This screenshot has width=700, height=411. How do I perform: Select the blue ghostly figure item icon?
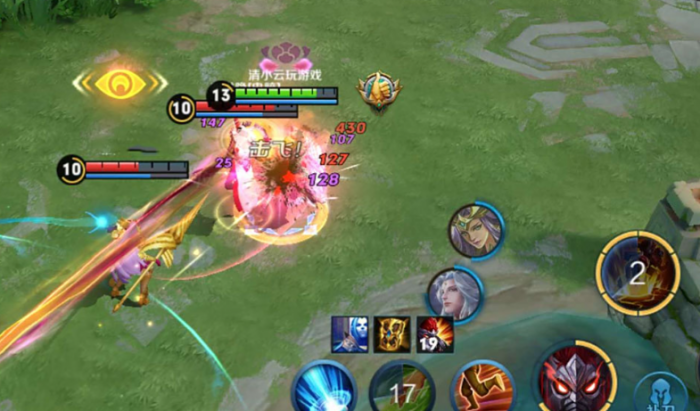[x=351, y=335]
